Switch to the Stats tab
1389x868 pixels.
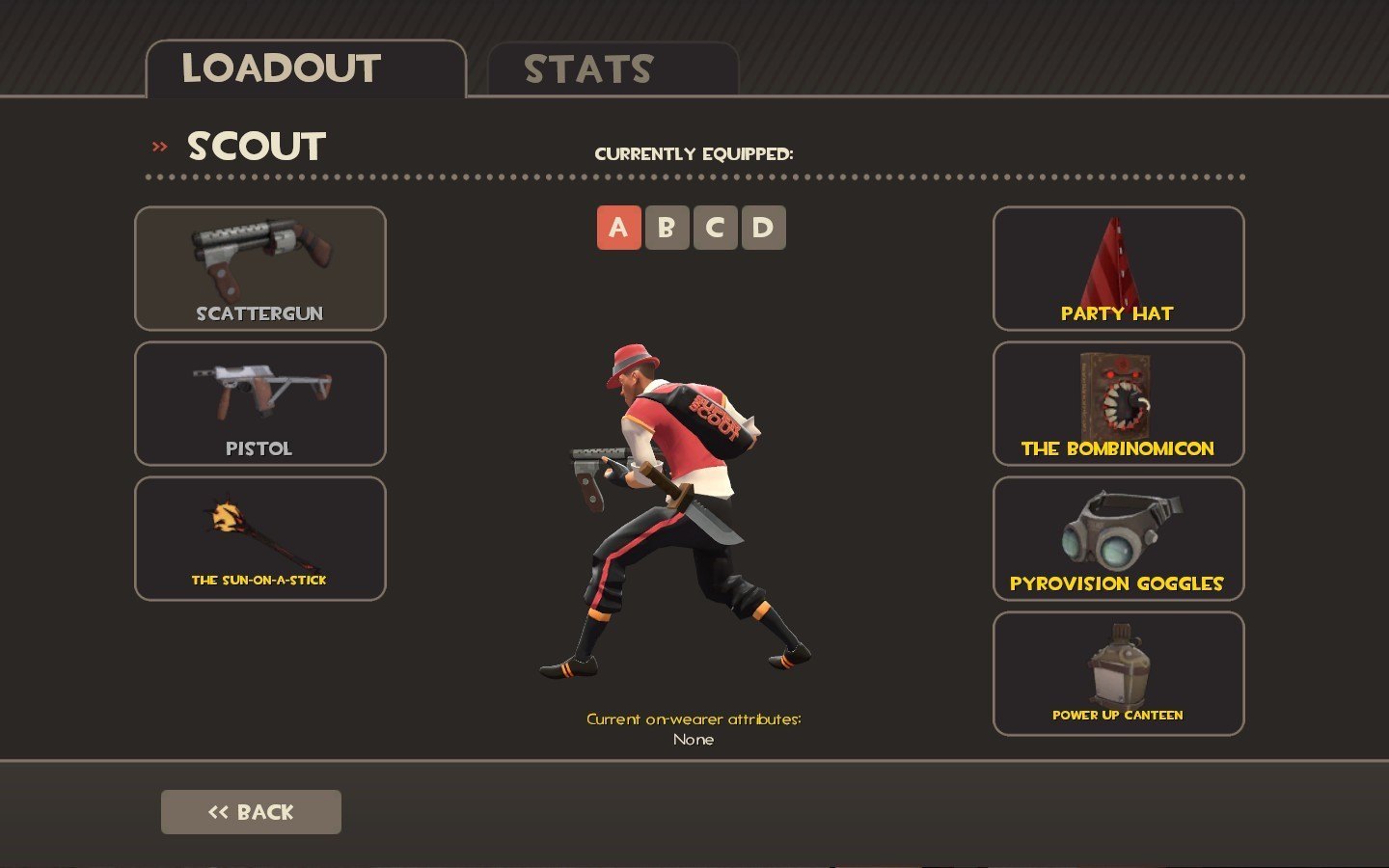coord(612,69)
